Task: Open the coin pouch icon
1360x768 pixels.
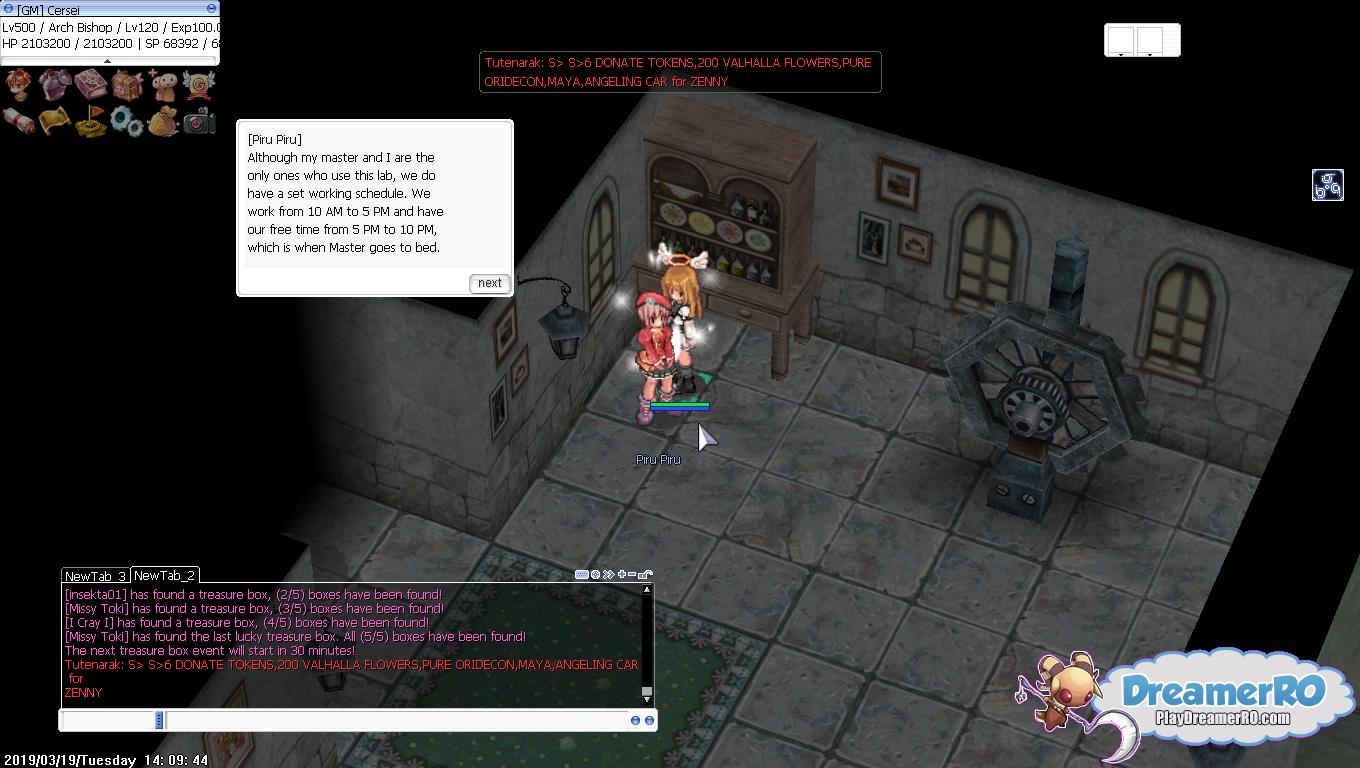Action: pos(163,121)
